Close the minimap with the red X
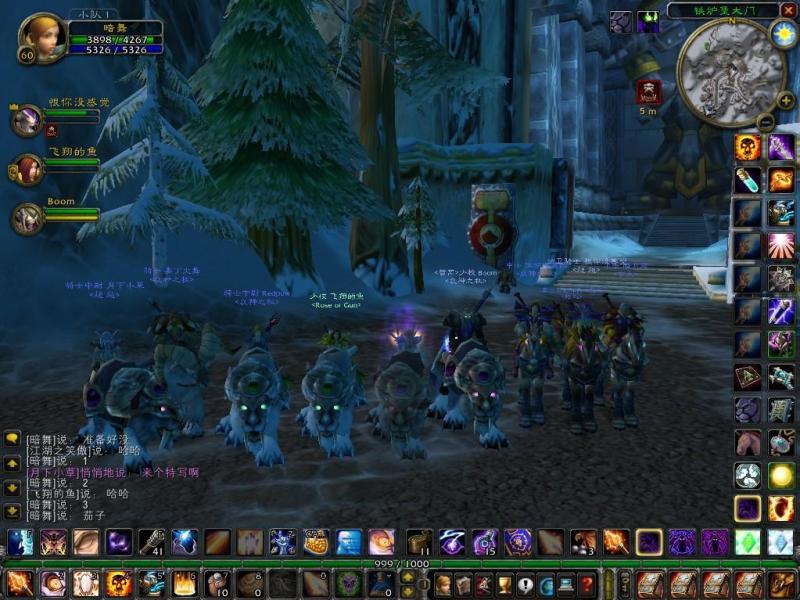Viewport: 800px width, 600px height. point(789,10)
